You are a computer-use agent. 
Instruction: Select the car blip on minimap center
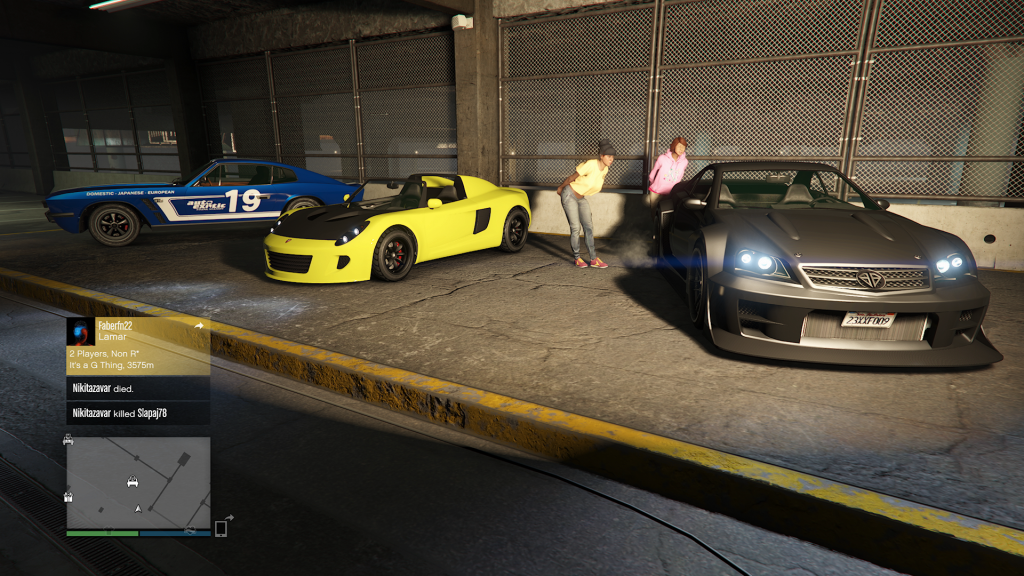click(132, 482)
